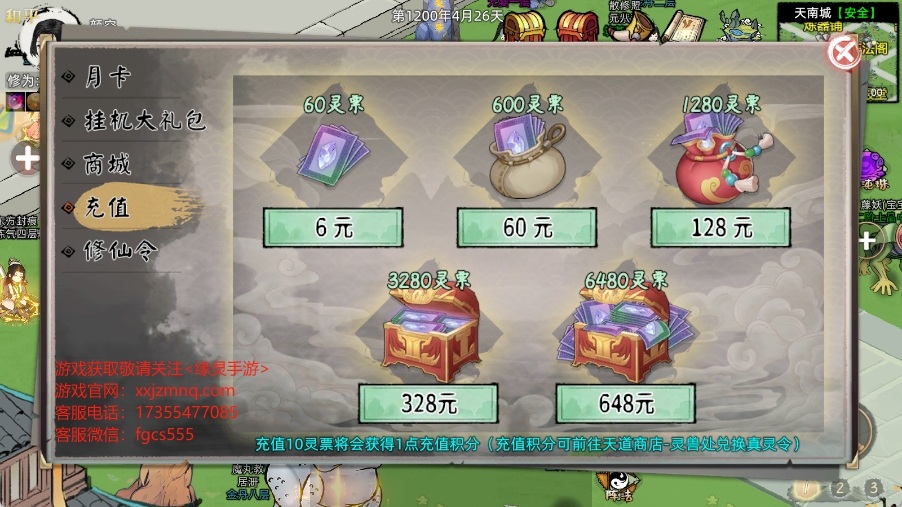902x507 pixels.
Task: Buy 60 灵票 for 6元
Action: click(x=333, y=228)
